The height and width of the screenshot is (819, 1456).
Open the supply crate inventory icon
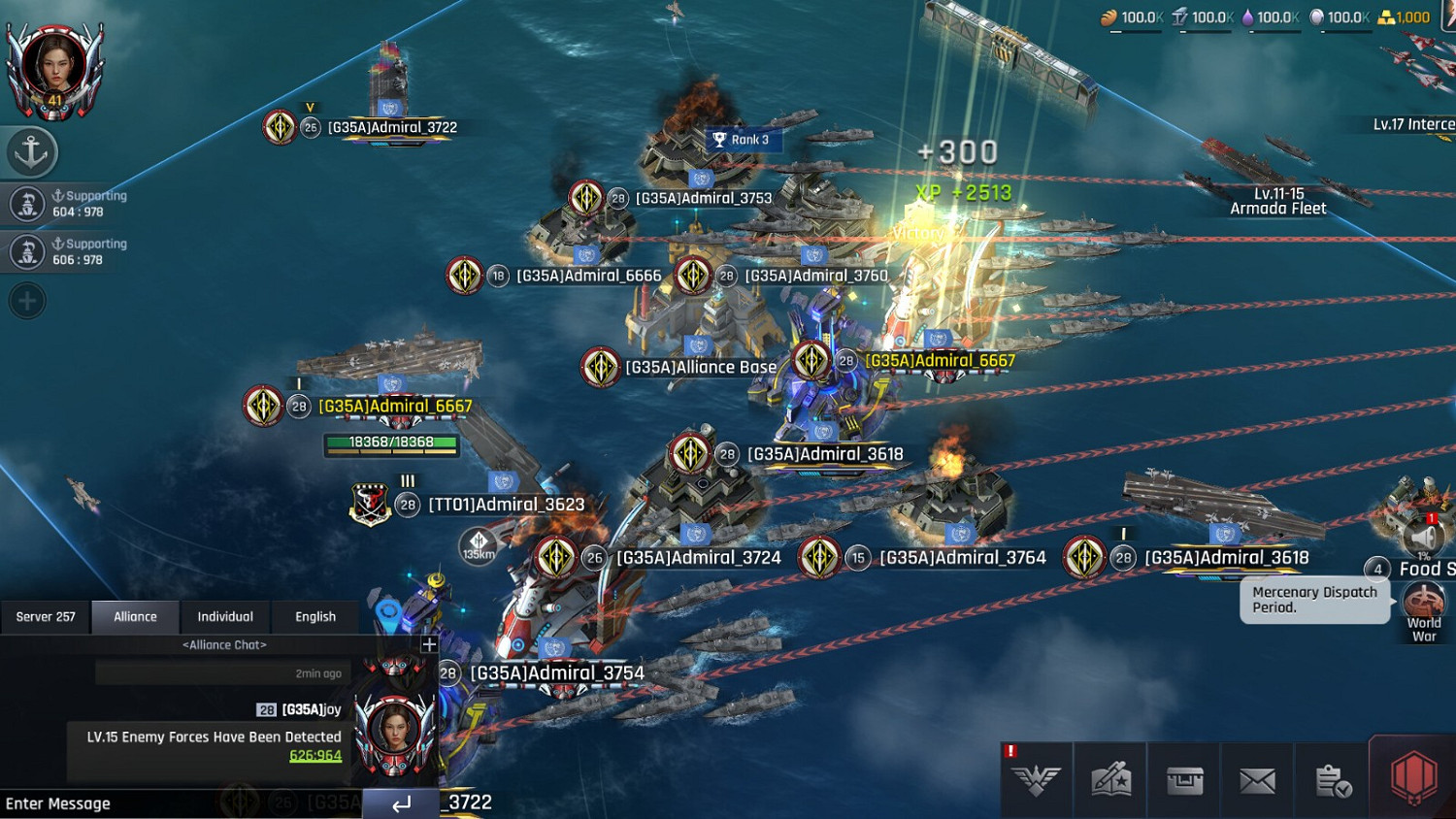[x=1184, y=779]
